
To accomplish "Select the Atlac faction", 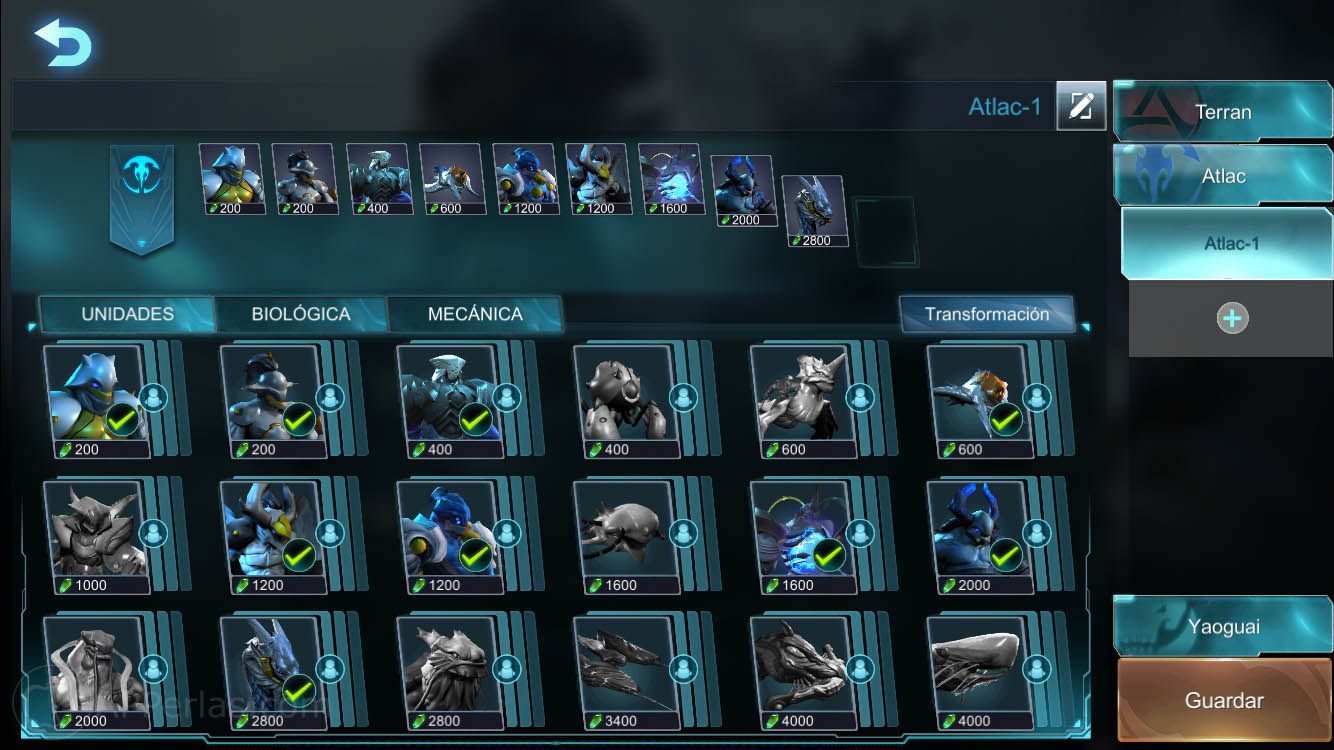I will (x=1223, y=176).
